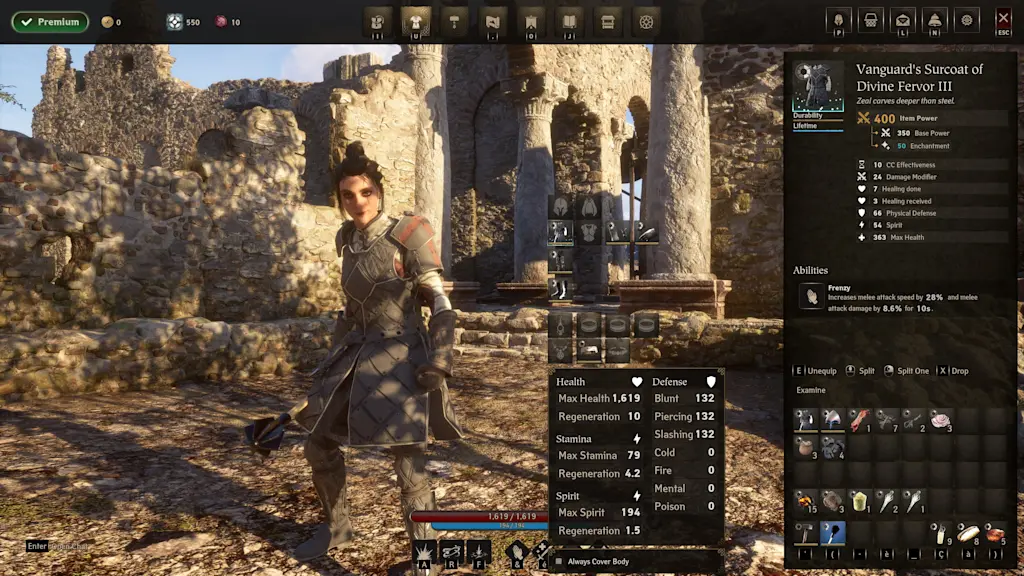The image size is (1024, 576).
Task: Select the bread loaf hotbar slot
Action: (967, 533)
